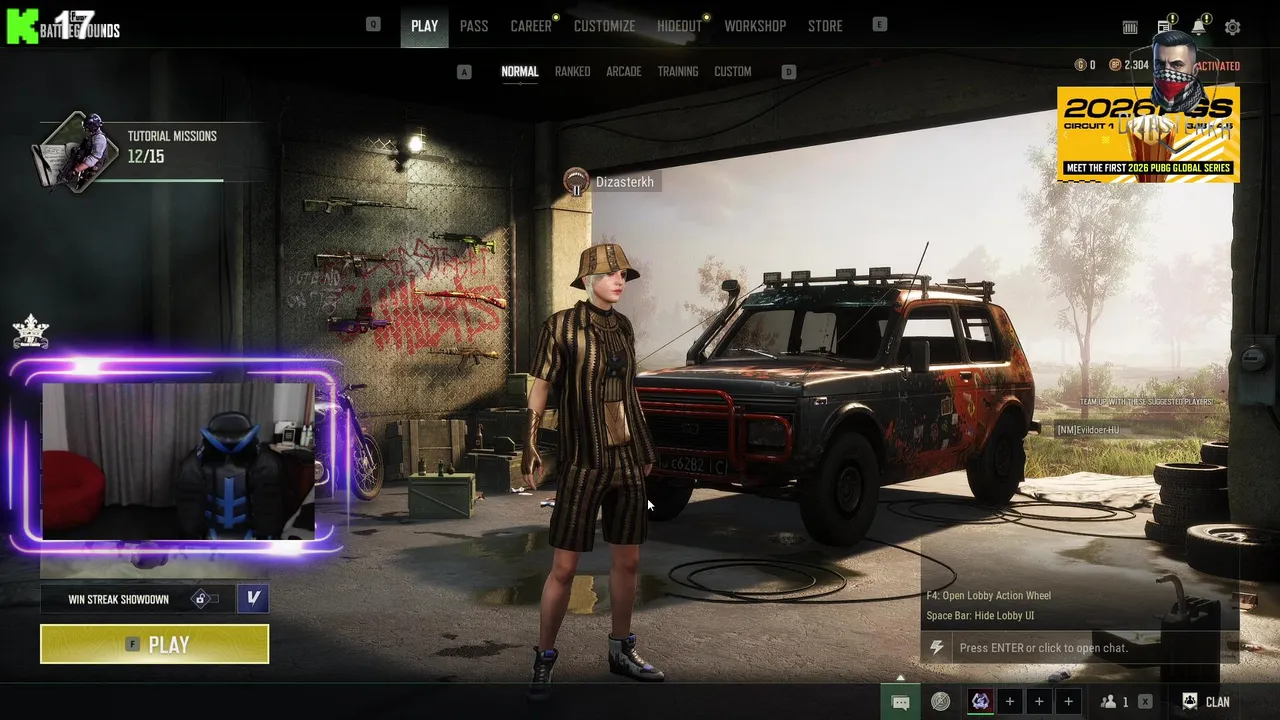
Task: View the 2026 PUBG Global Series banner
Action: click(1148, 135)
